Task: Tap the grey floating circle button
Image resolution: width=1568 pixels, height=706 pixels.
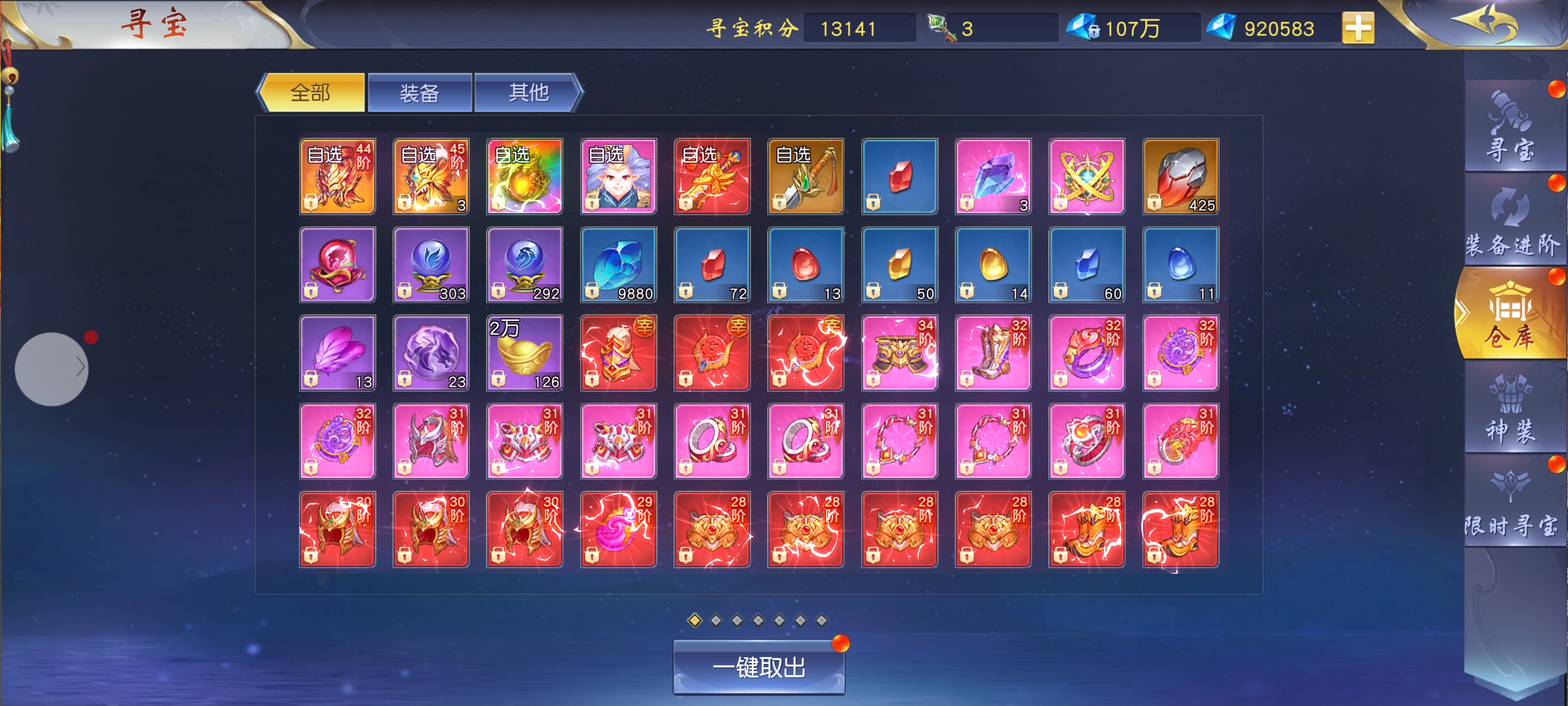Action: point(51,369)
